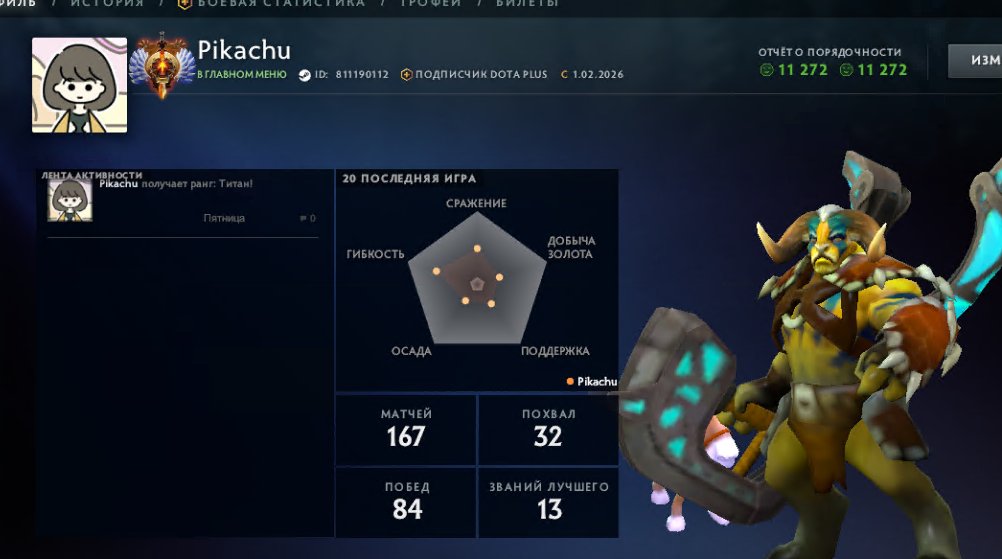Open the Боевая статистика tab

[x=281, y=4]
